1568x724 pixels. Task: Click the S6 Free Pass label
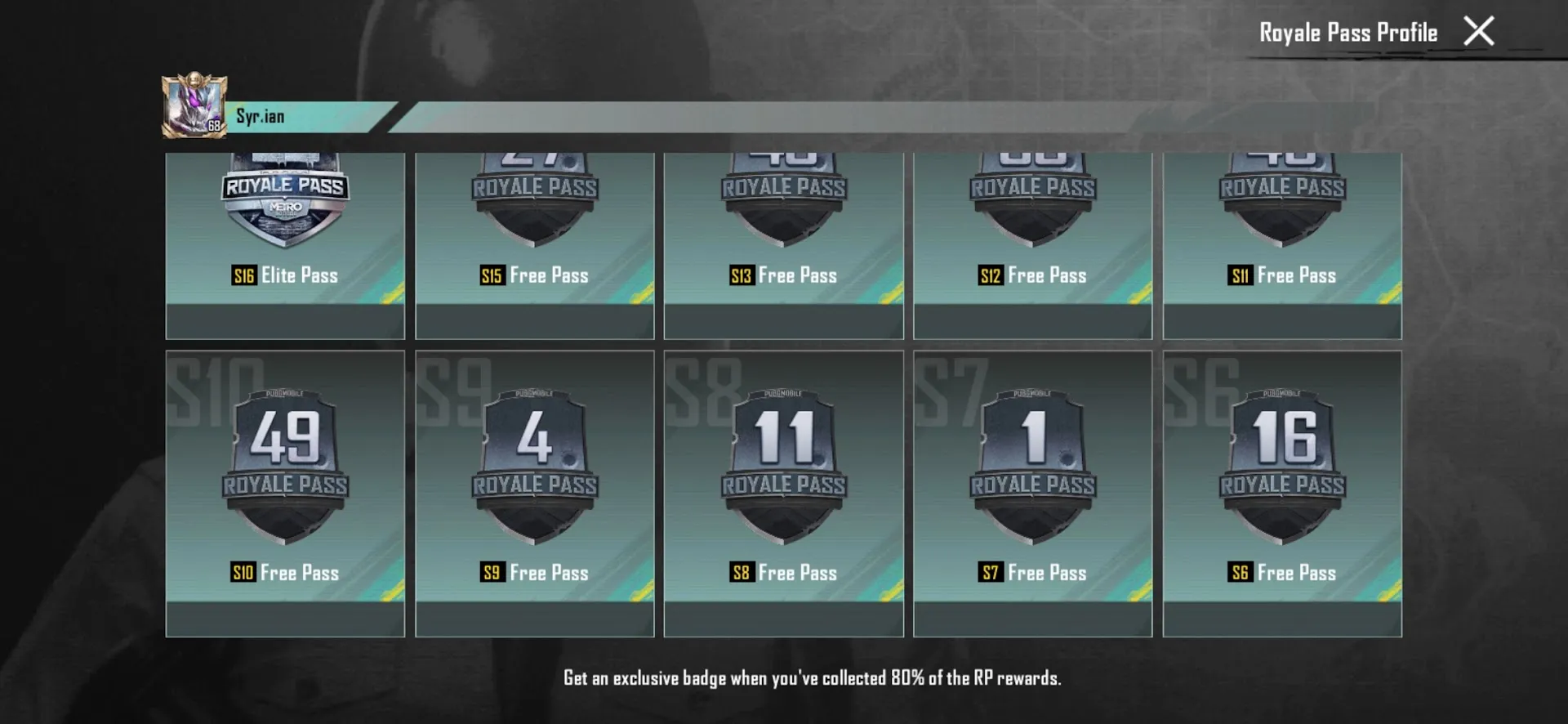click(1281, 573)
